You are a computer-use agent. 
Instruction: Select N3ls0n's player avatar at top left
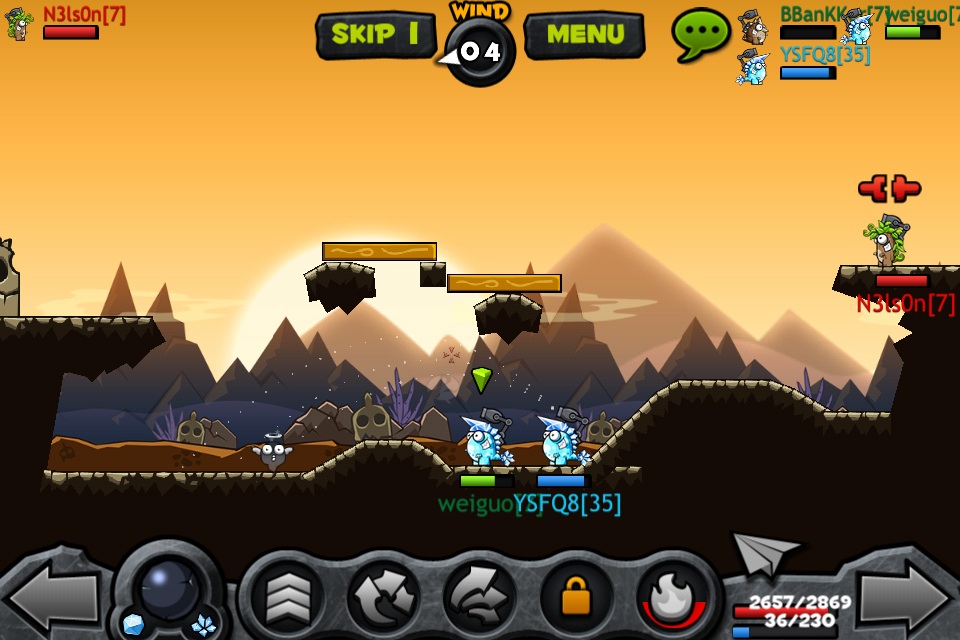click(19, 23)
